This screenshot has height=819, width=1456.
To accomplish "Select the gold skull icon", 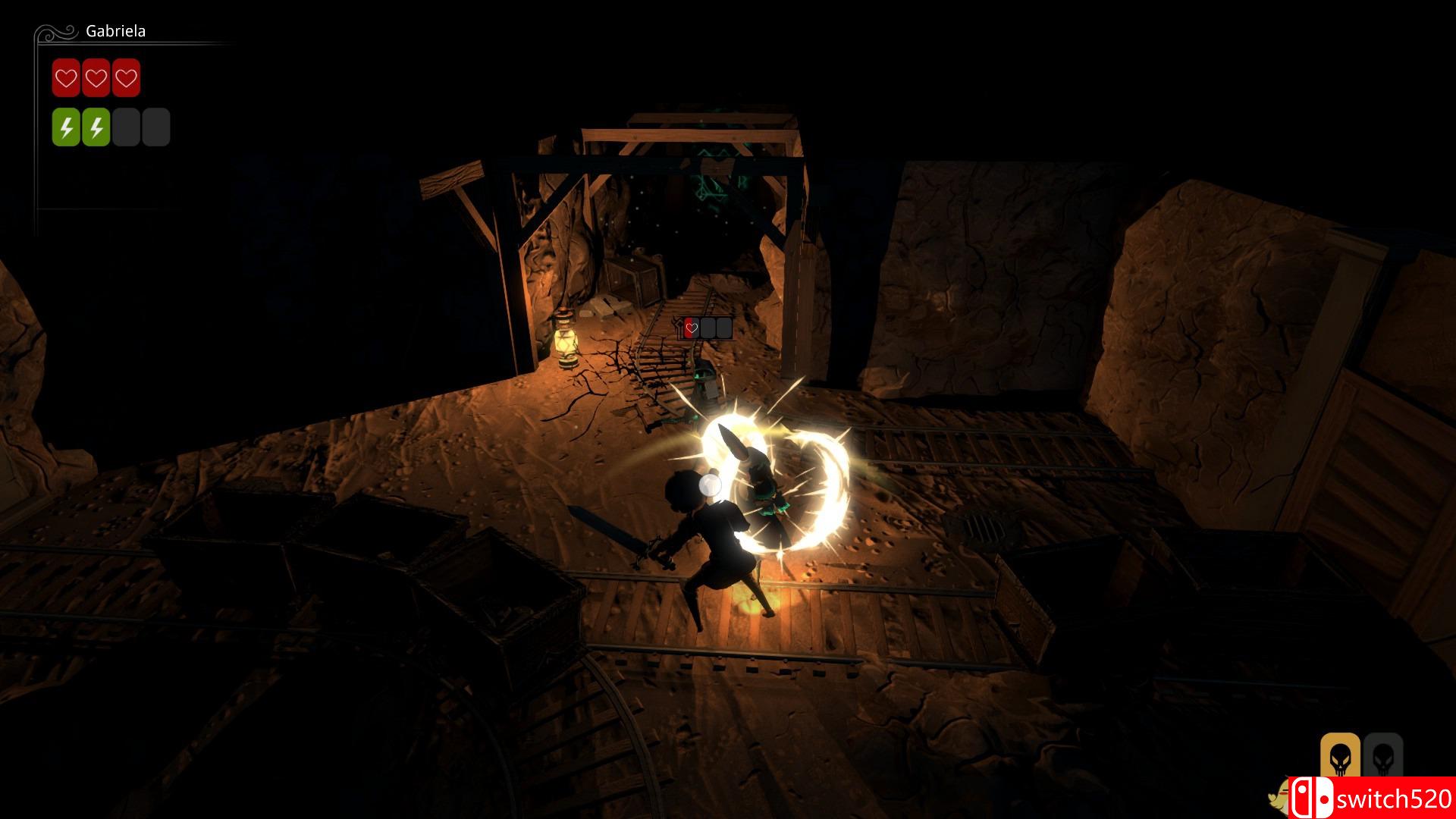I will 1338,757.
